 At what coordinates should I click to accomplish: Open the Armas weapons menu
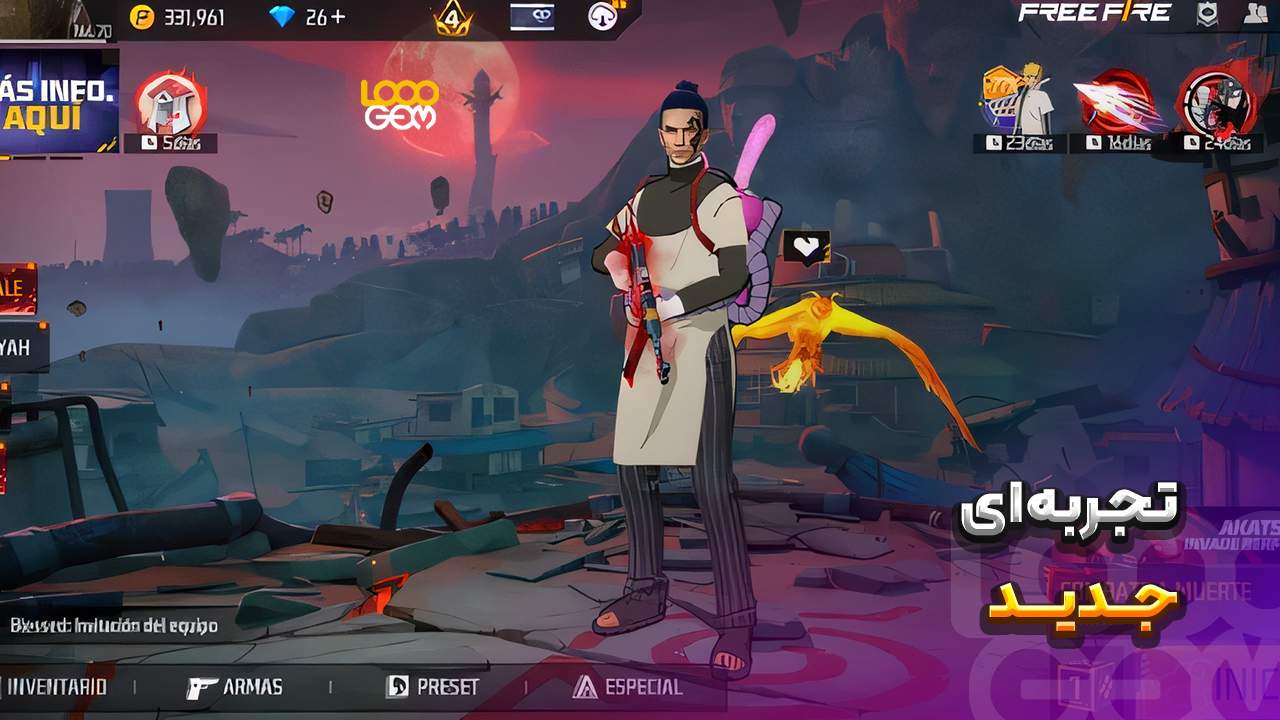coord(235,688)
